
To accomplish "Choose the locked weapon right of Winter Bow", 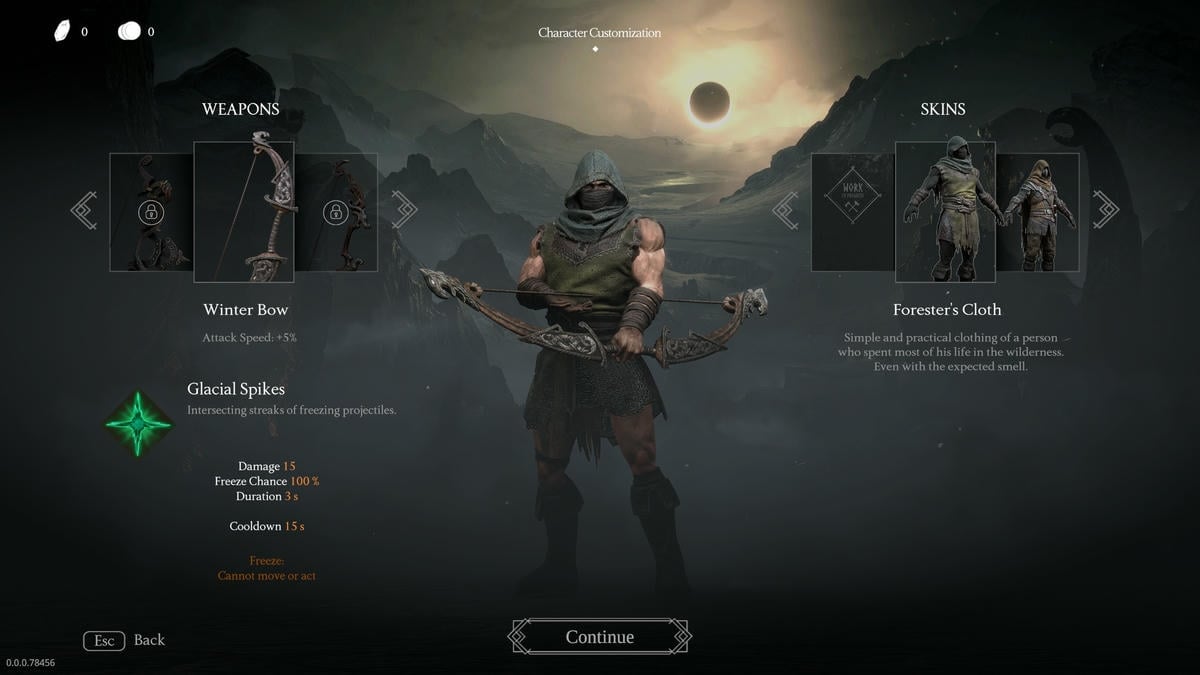I will click(336, 212).
